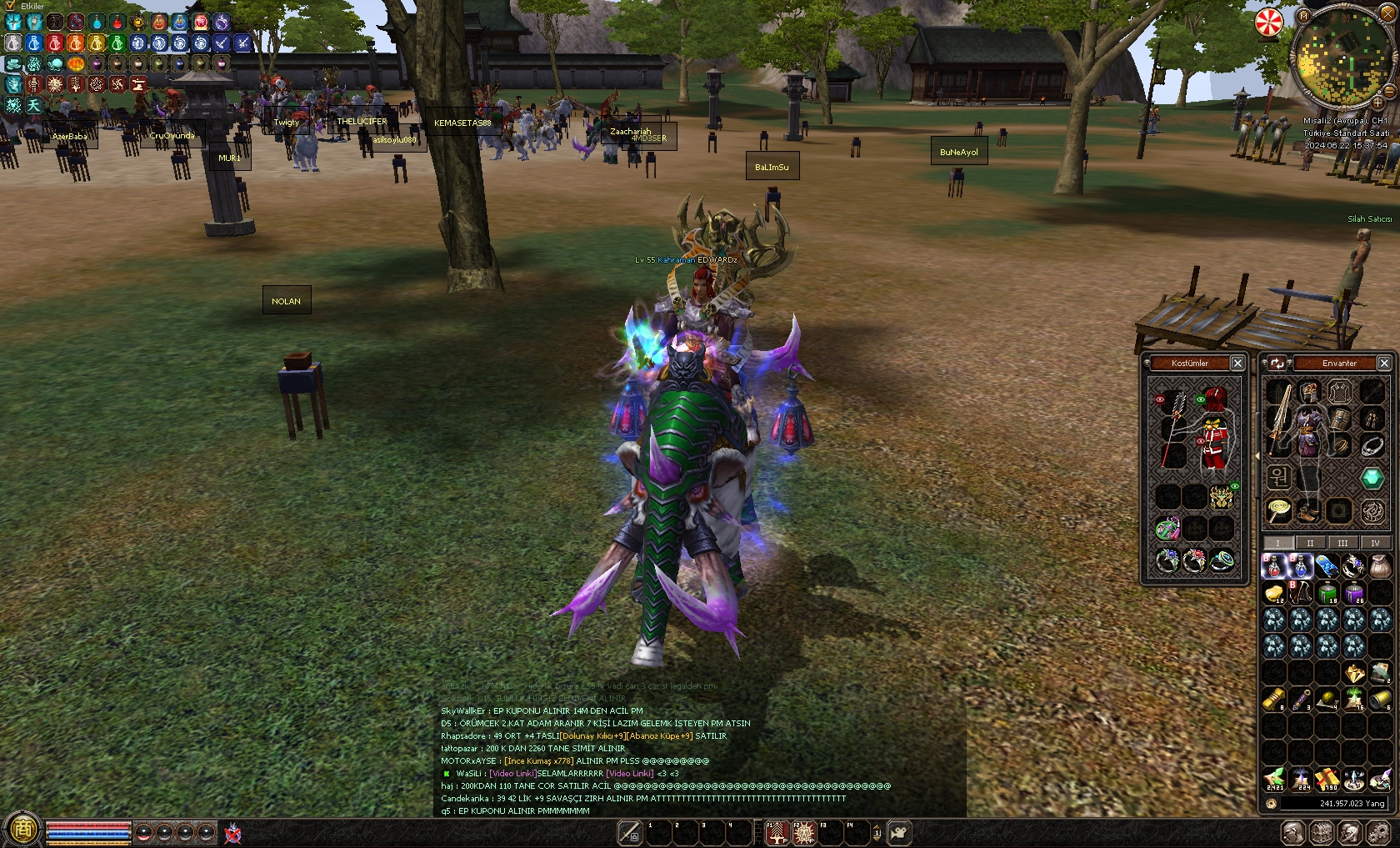Open inventory page IV
Viewport: 1400px width, 848px height.
point(1375,543)
